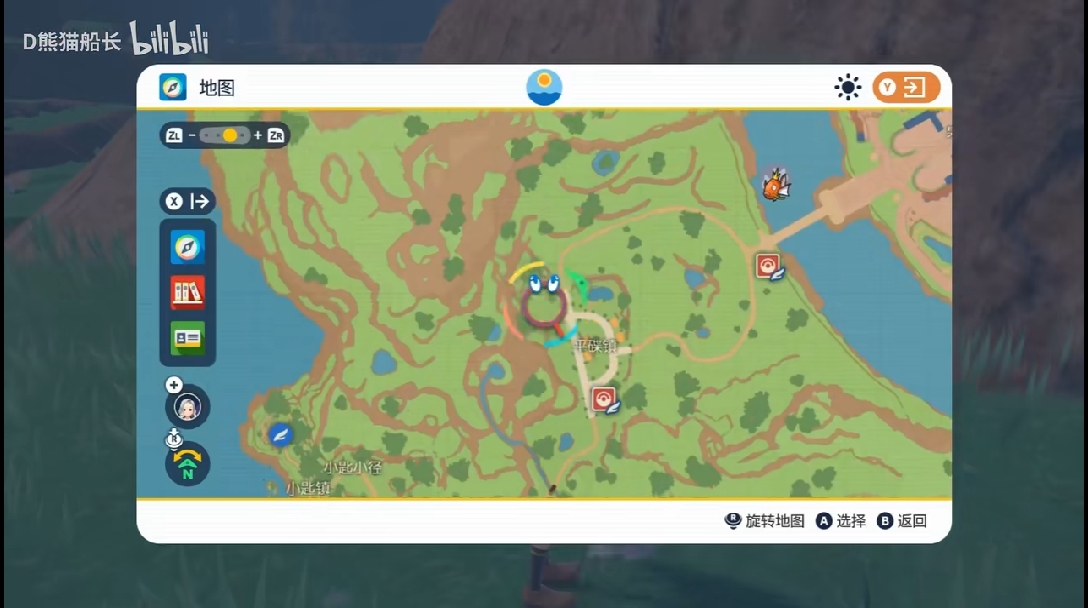Close the map with the orange exit button
Image resolution: width=1088 pixels, height=608 pixels.
pyautogui.click(x=906, y=88)
